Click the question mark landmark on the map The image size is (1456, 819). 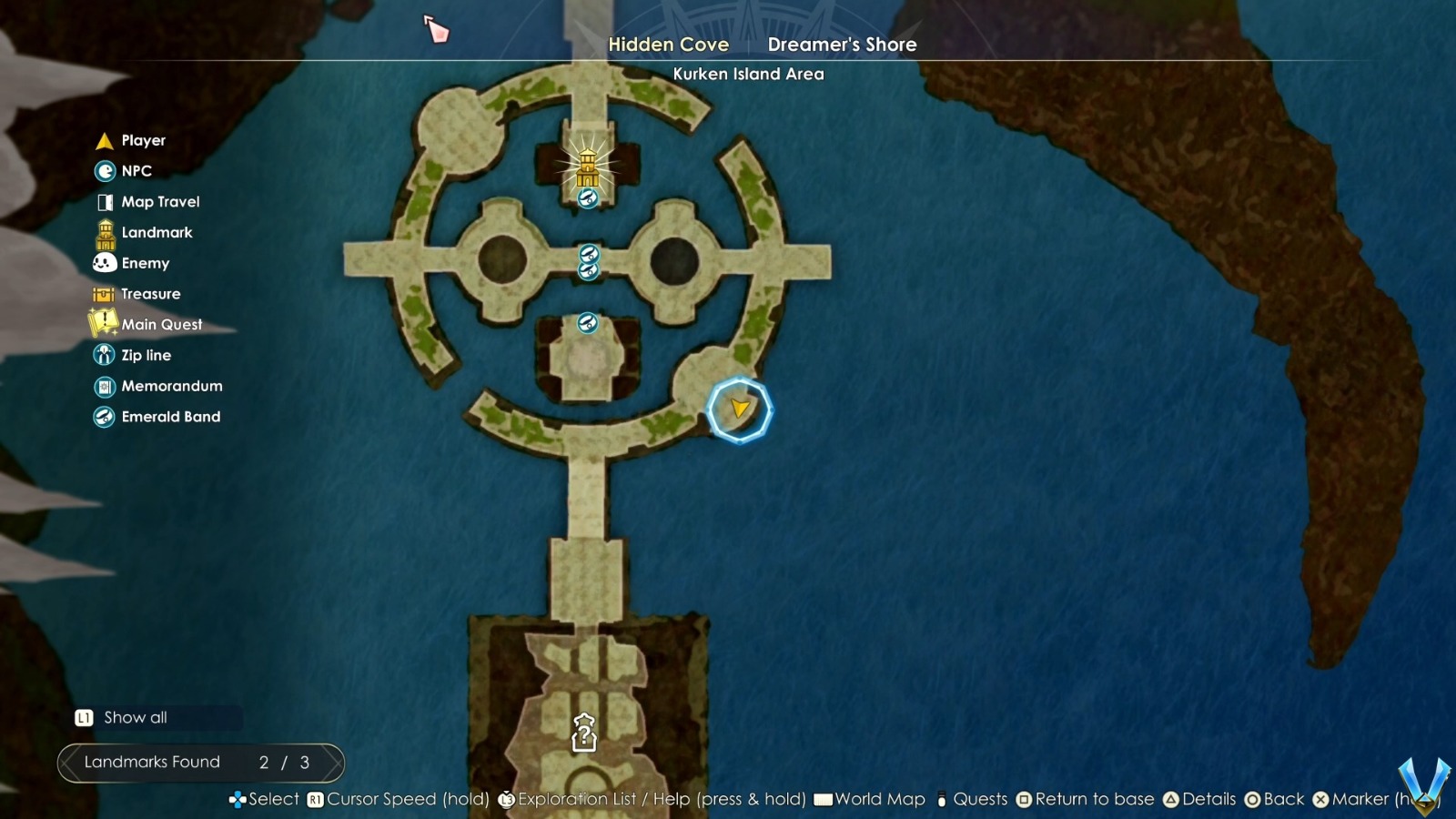click(582, 733)
